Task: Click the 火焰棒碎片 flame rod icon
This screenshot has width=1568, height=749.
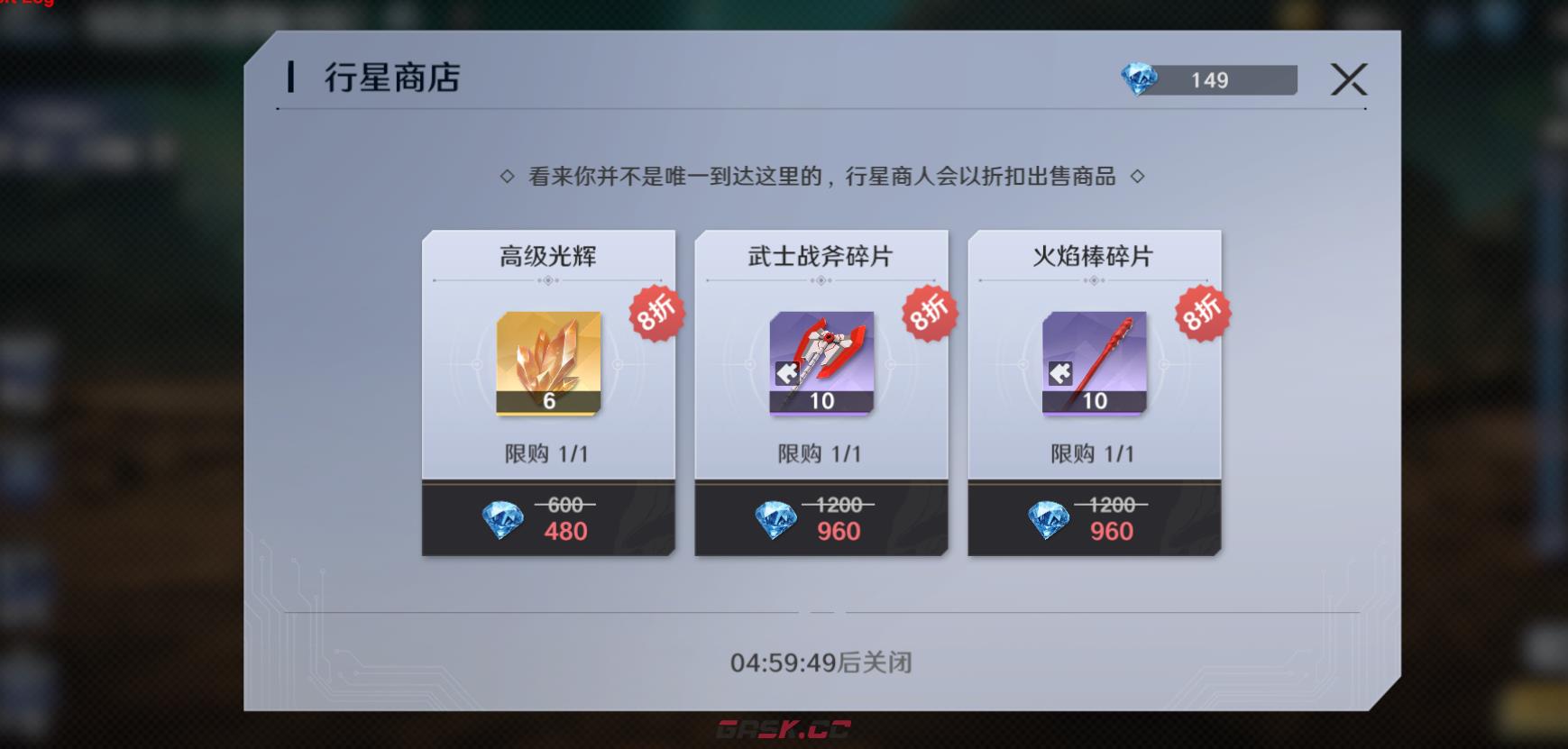Action: (x=1093, y=364)
